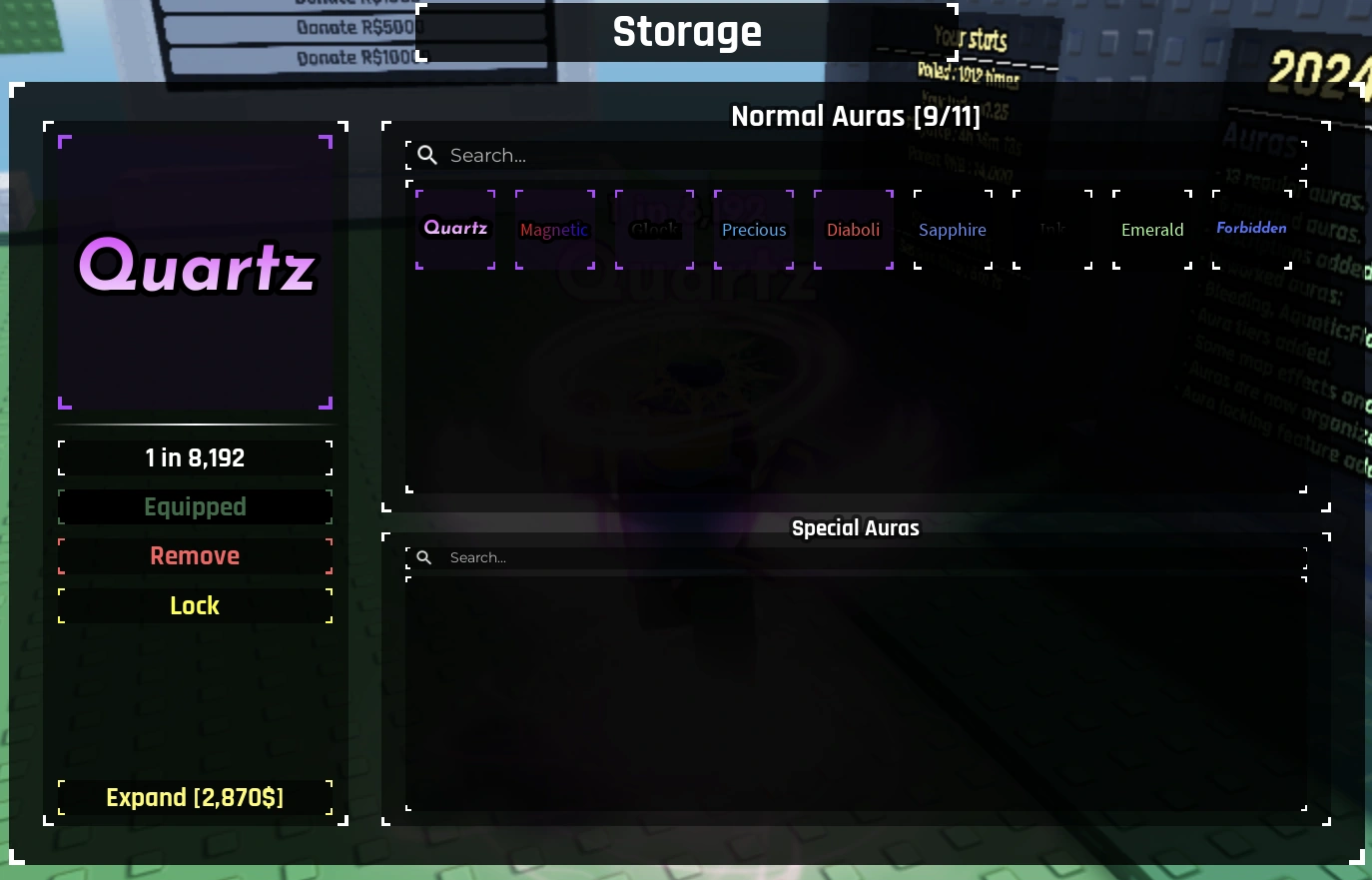Select the Glock aura icon
The image size is (1372, 880).
654,229
